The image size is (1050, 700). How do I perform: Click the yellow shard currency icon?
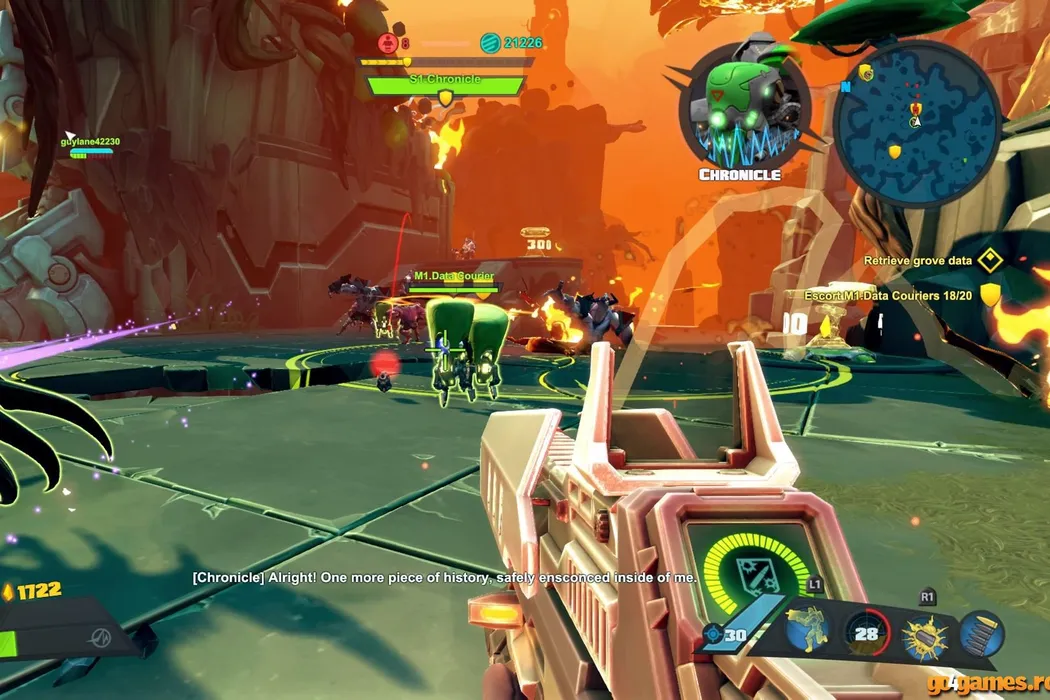[9, 591]
